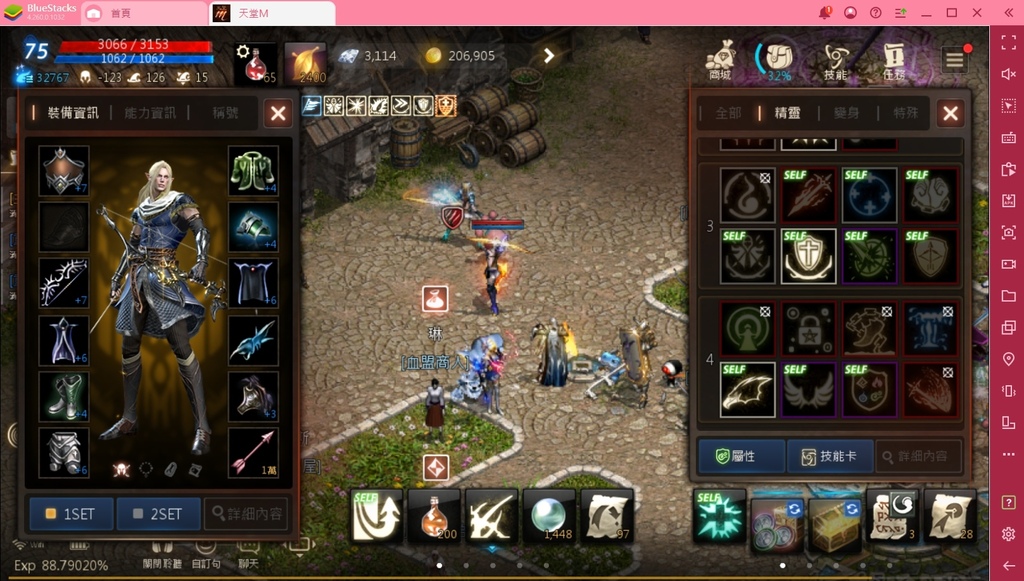Open the 技能卡 section
Screen dimensions: 1024x581
tap(830, 456)
